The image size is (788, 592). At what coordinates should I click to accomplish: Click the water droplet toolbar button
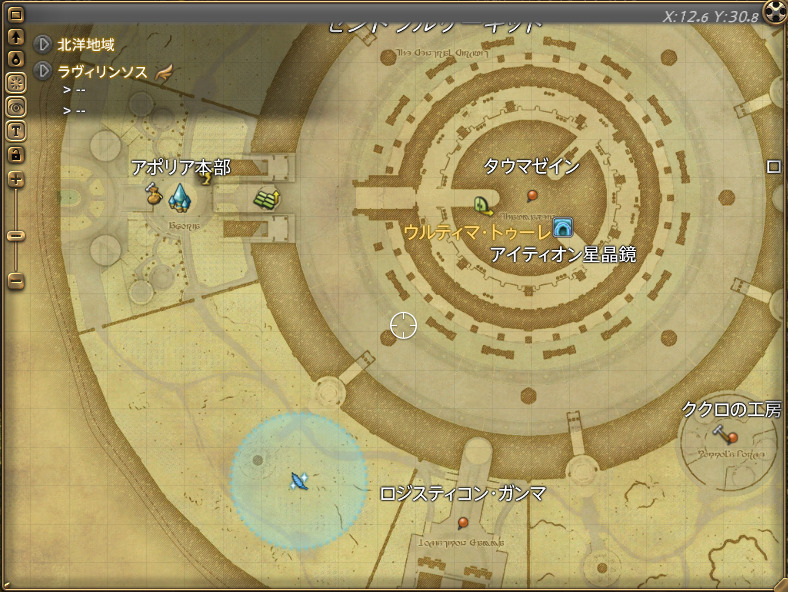point(16,59)
